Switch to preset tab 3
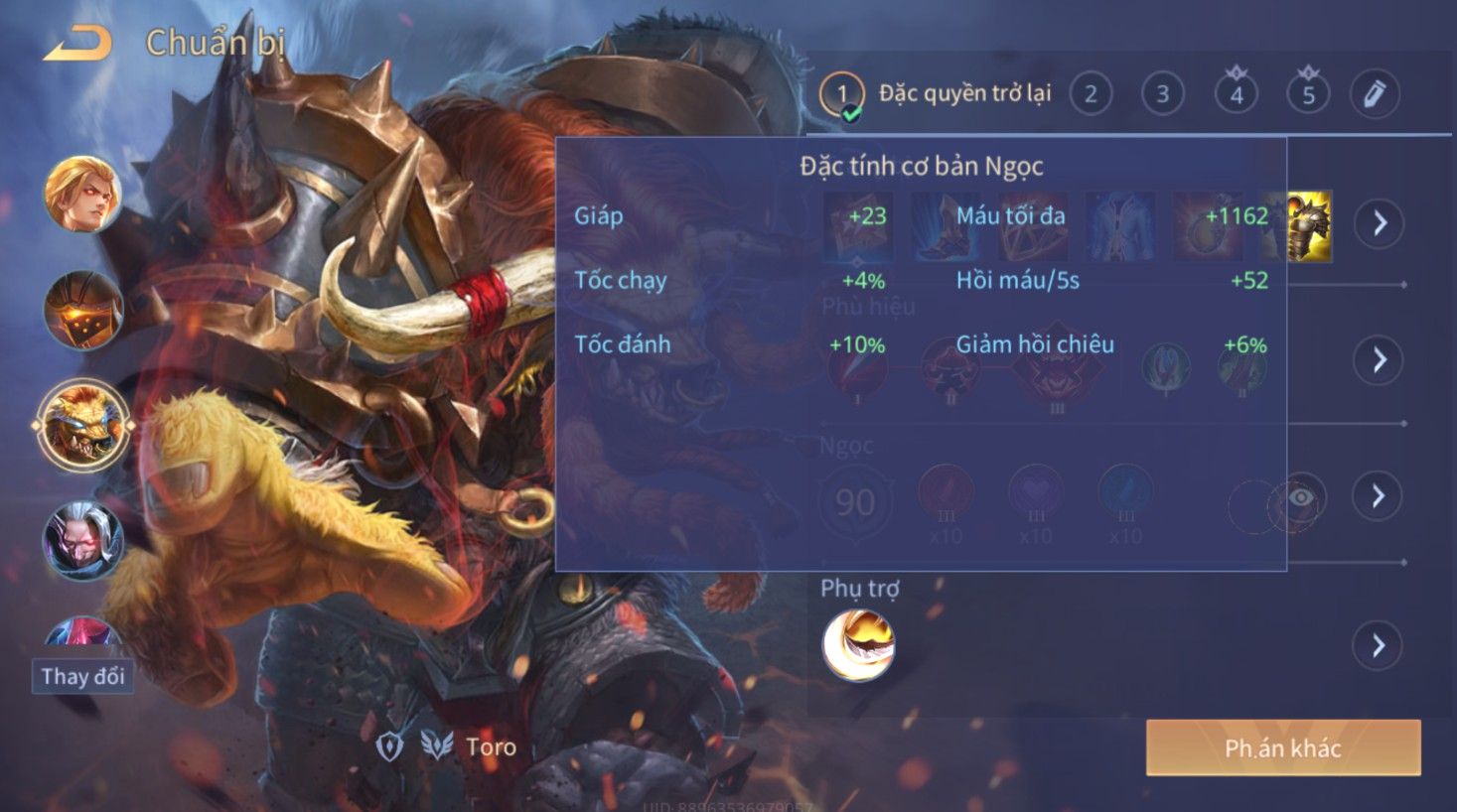The image size is (1457, 812). tap(1162, 94)
